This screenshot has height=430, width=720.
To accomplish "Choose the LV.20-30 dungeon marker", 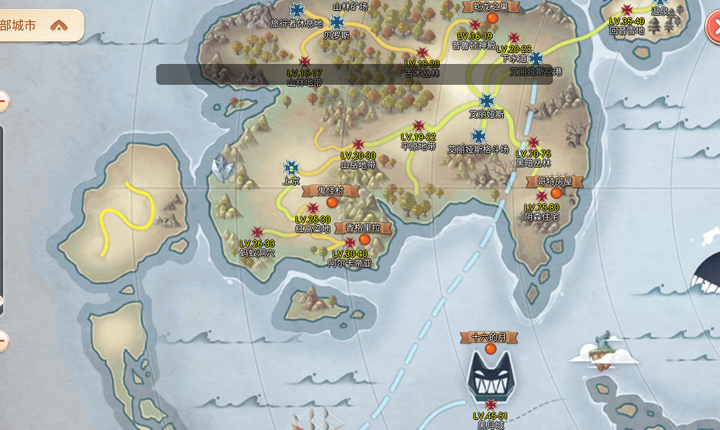I will 358,144.
